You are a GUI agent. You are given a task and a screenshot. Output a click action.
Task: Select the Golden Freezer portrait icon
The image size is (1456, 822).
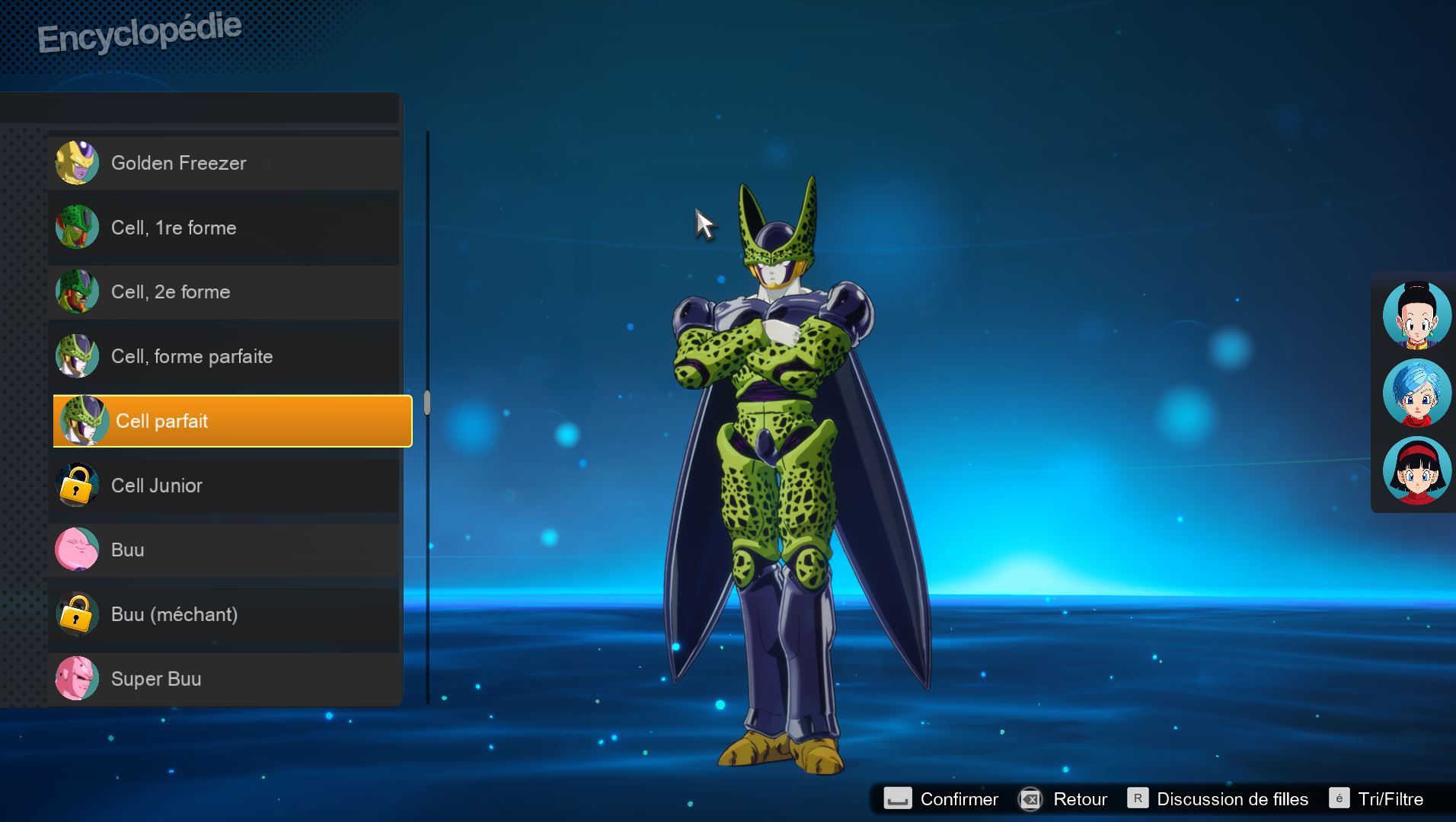pos(77,162)
